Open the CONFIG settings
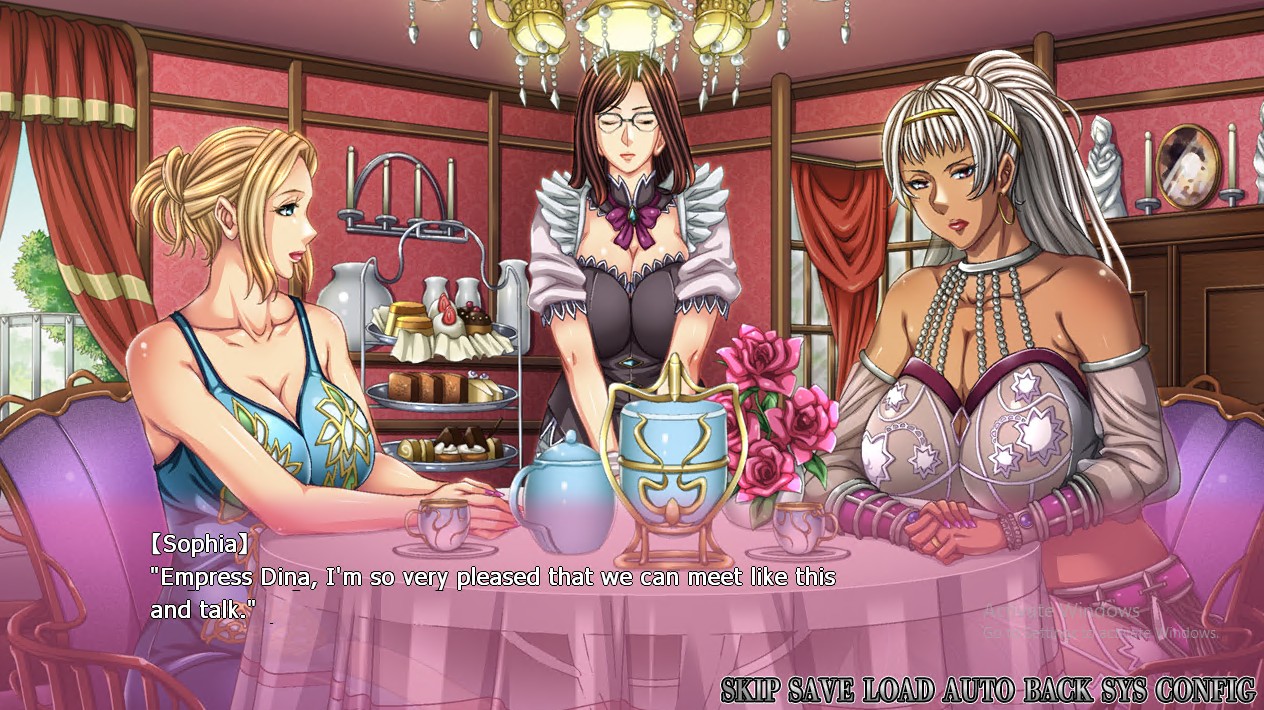Screen dimensions: 1264x710 click(1204, 690)
